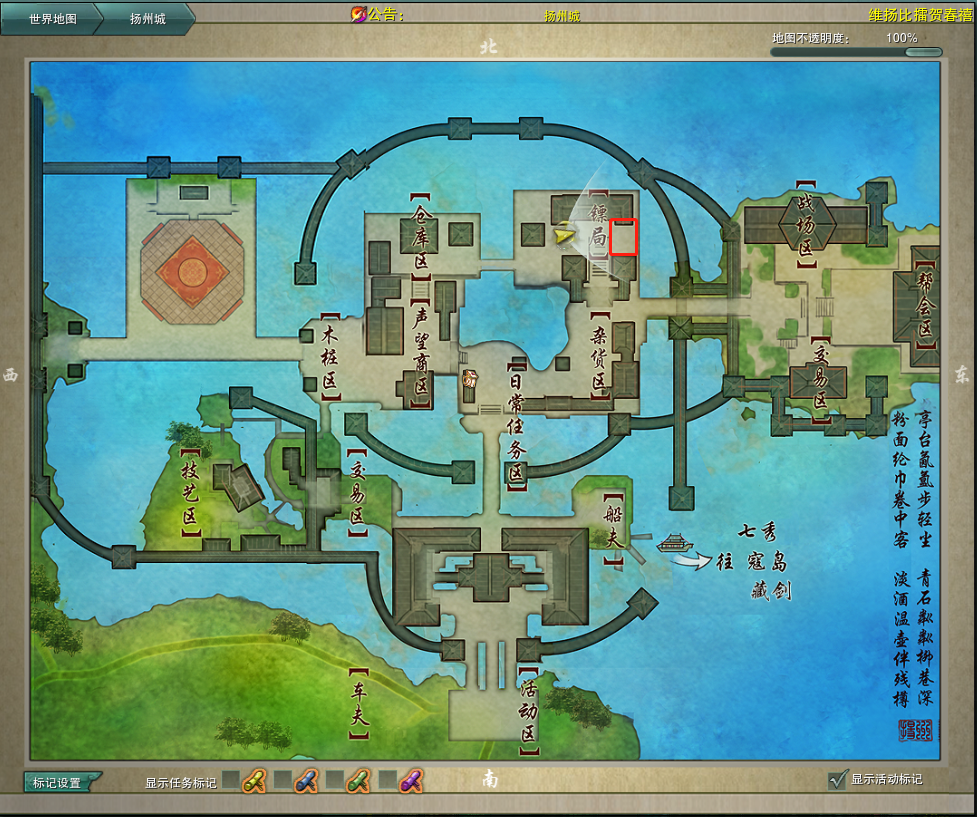977x817 pixels.
Task: Toggle the purple scroll task marker checkbox
Action: 387,779
